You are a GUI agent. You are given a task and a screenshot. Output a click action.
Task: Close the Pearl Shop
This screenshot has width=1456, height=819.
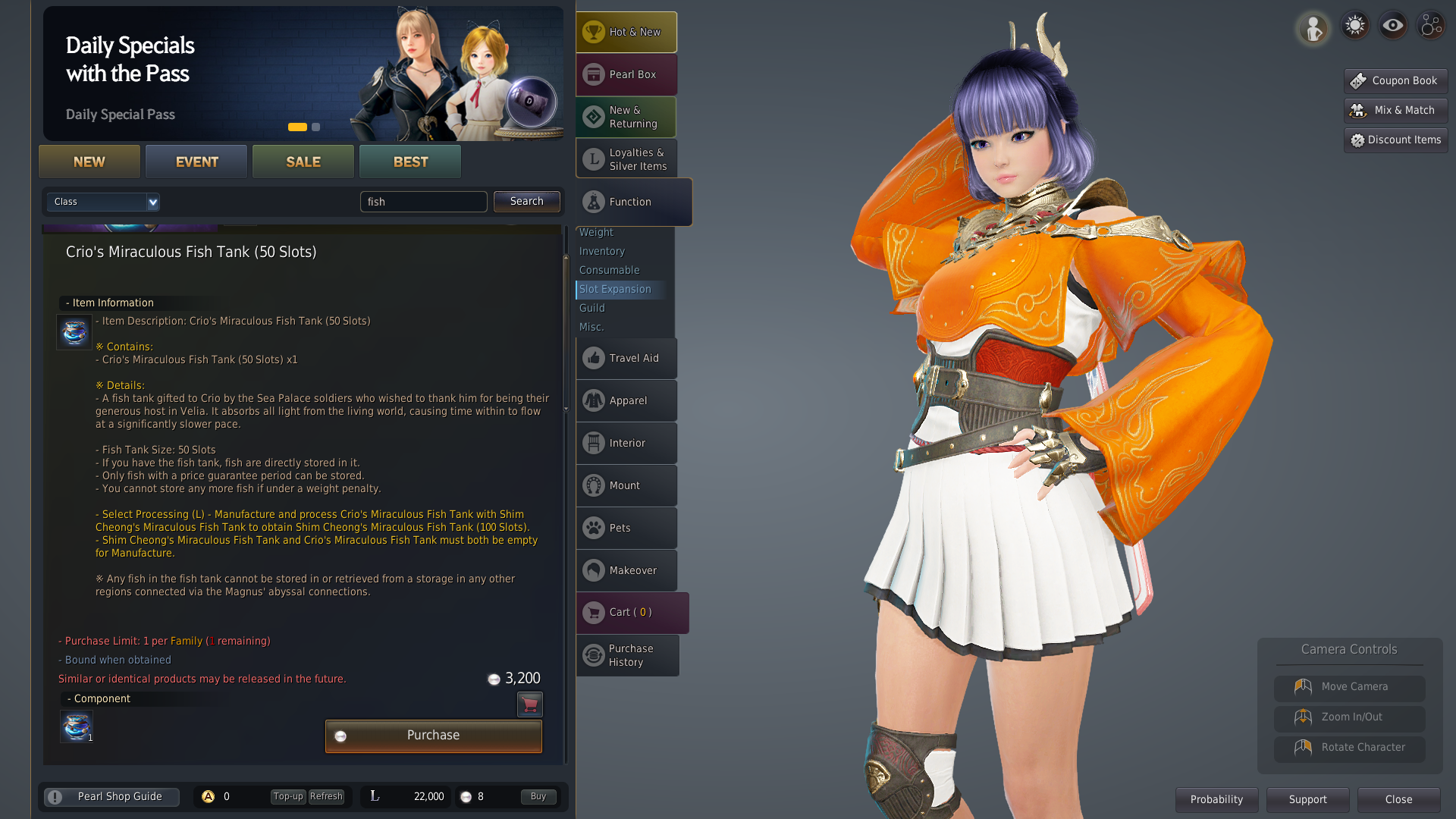(1398, 799)
